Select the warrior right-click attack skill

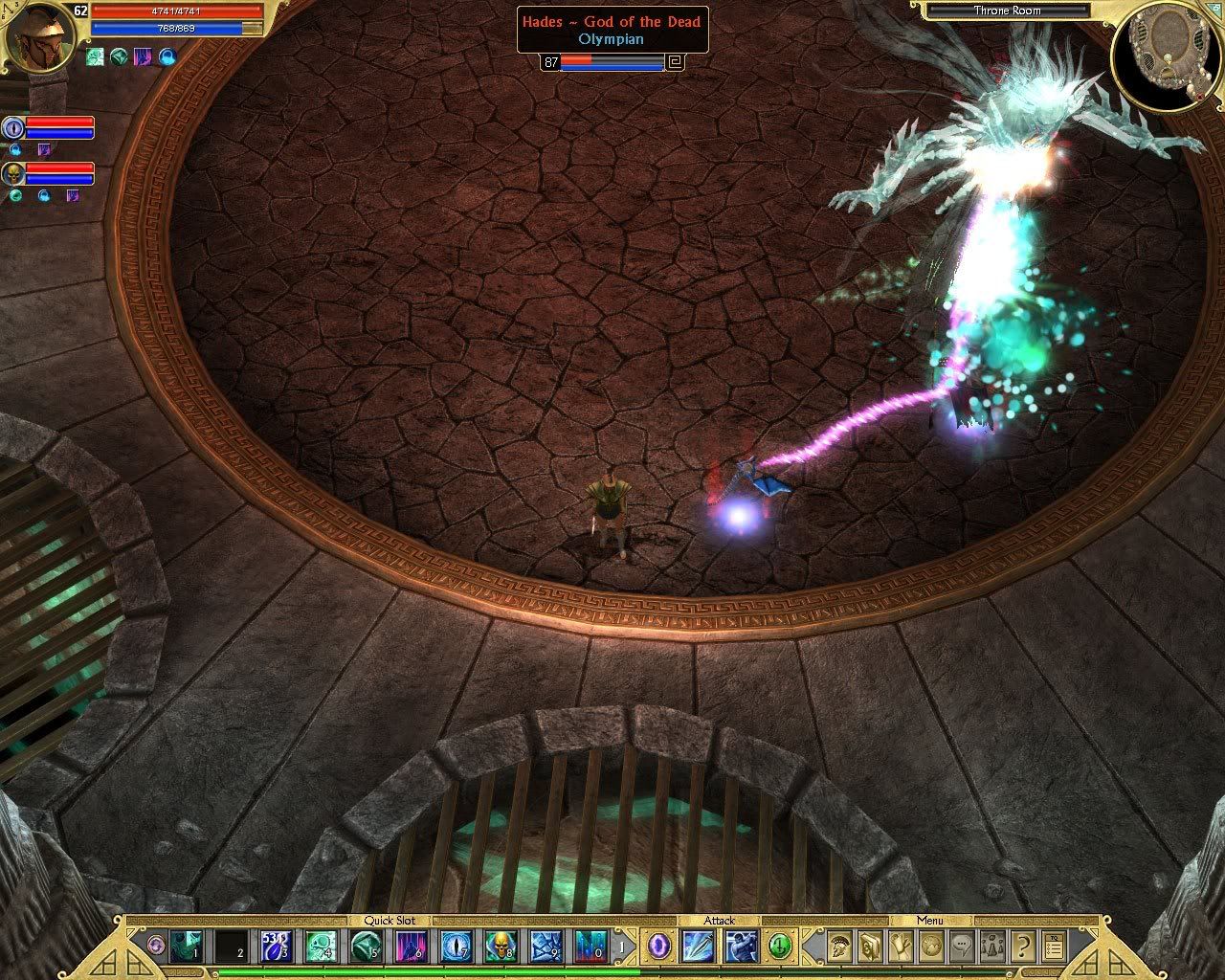[x=741, y=947]
